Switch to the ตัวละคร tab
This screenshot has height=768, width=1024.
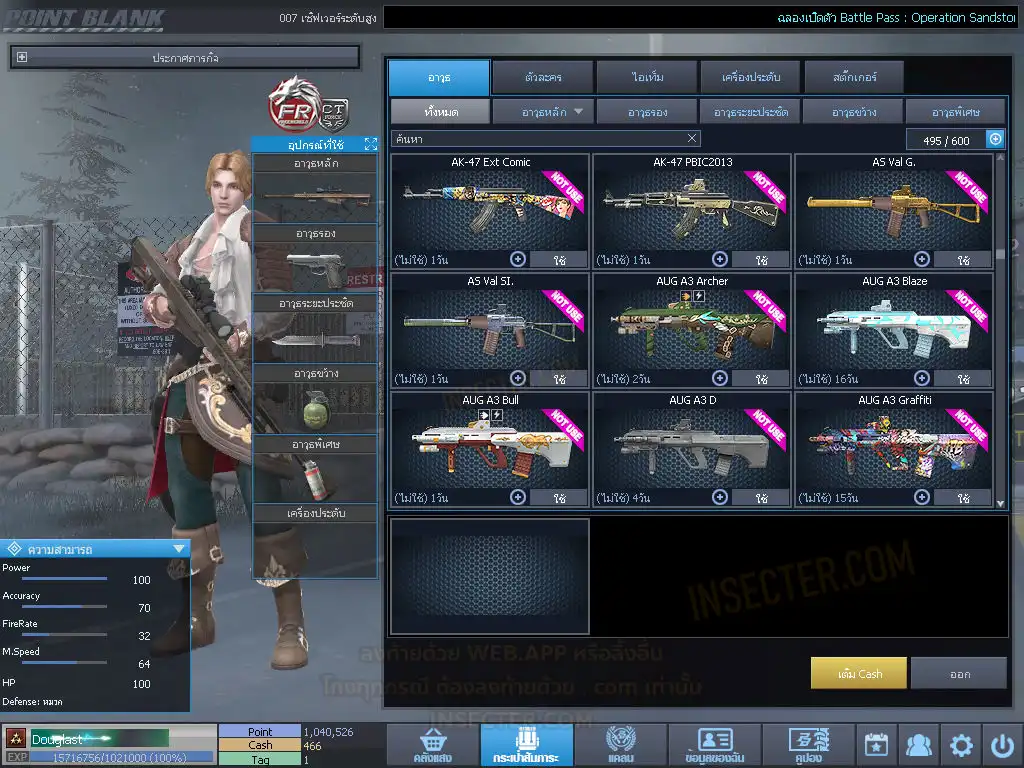tap(541, 77)
